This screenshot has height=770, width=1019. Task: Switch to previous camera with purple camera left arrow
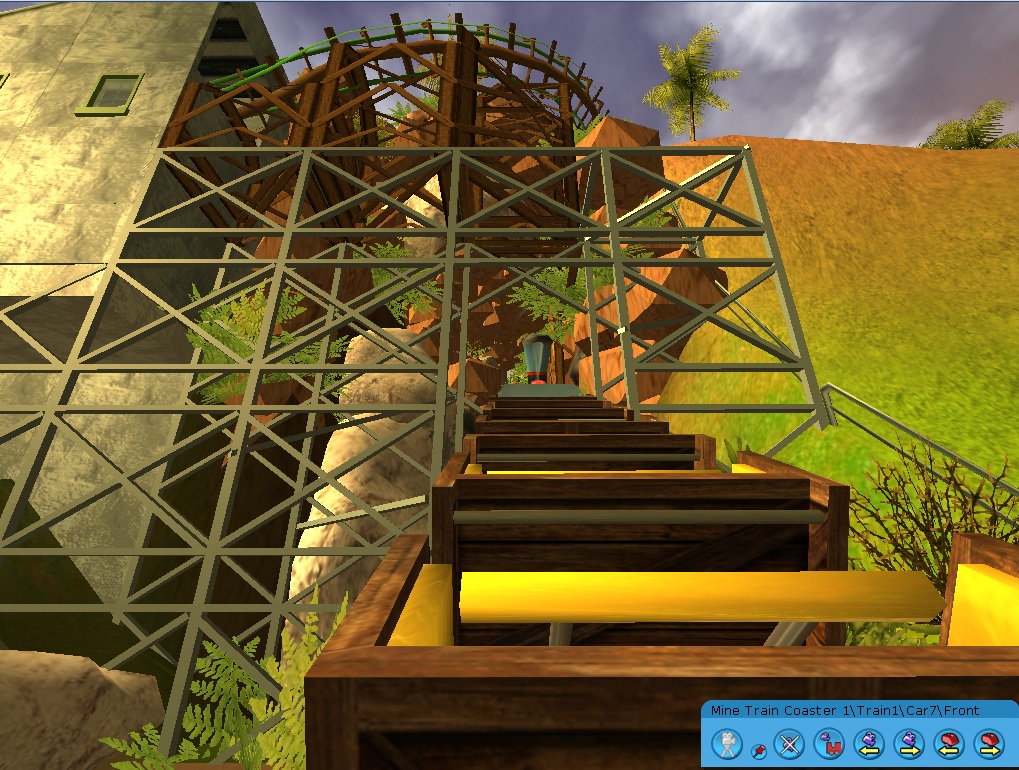coord(869,743)
